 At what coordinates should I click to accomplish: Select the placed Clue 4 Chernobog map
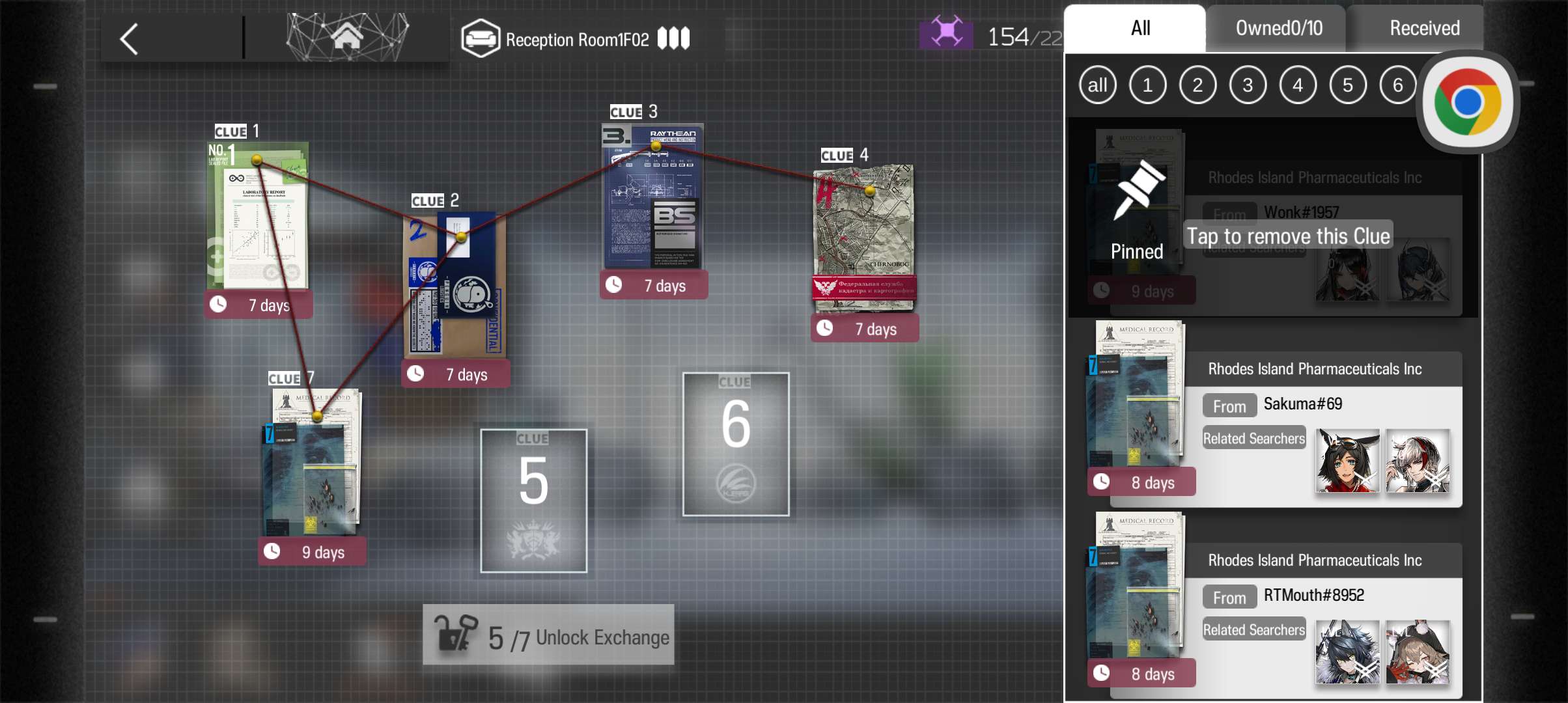click(x=864, y=238)
